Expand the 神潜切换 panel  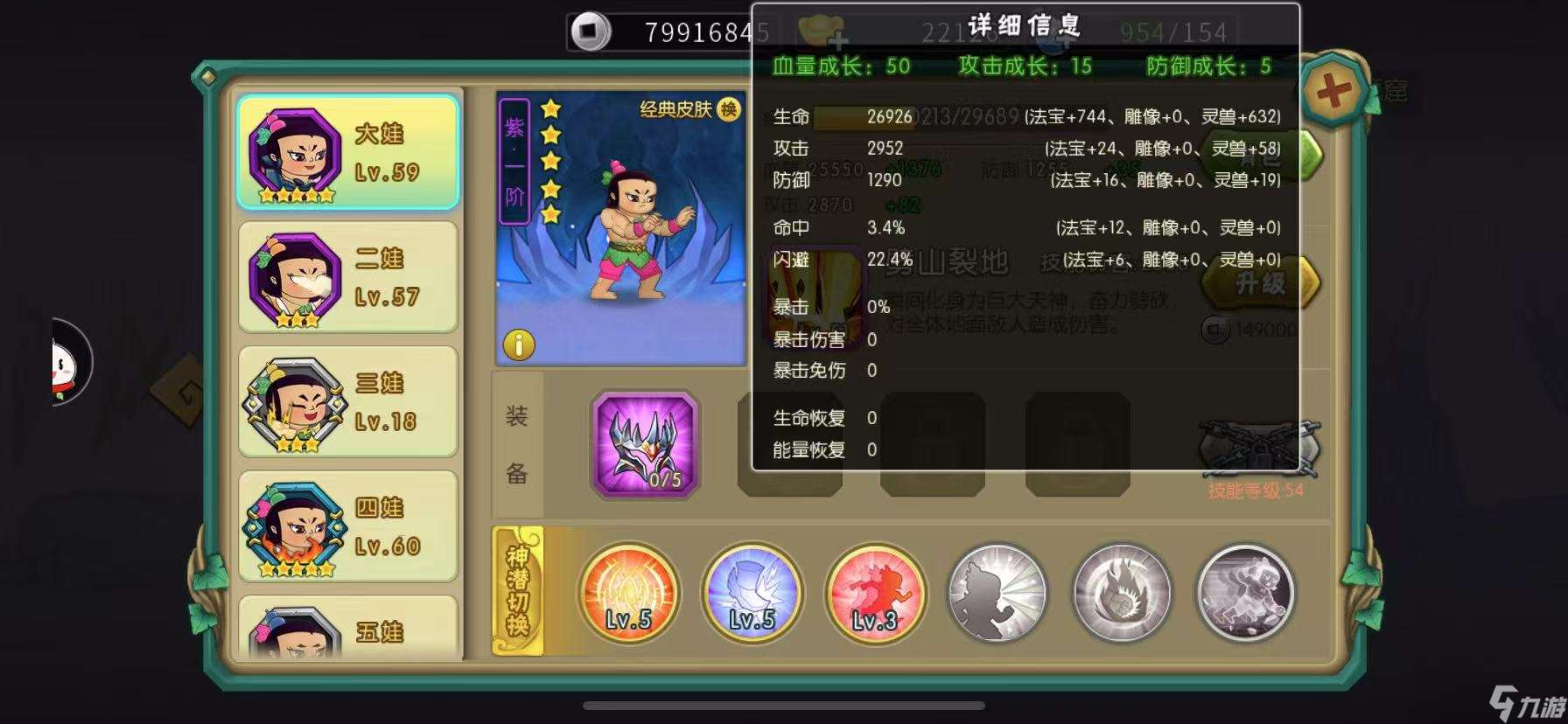tap(518, 593)
